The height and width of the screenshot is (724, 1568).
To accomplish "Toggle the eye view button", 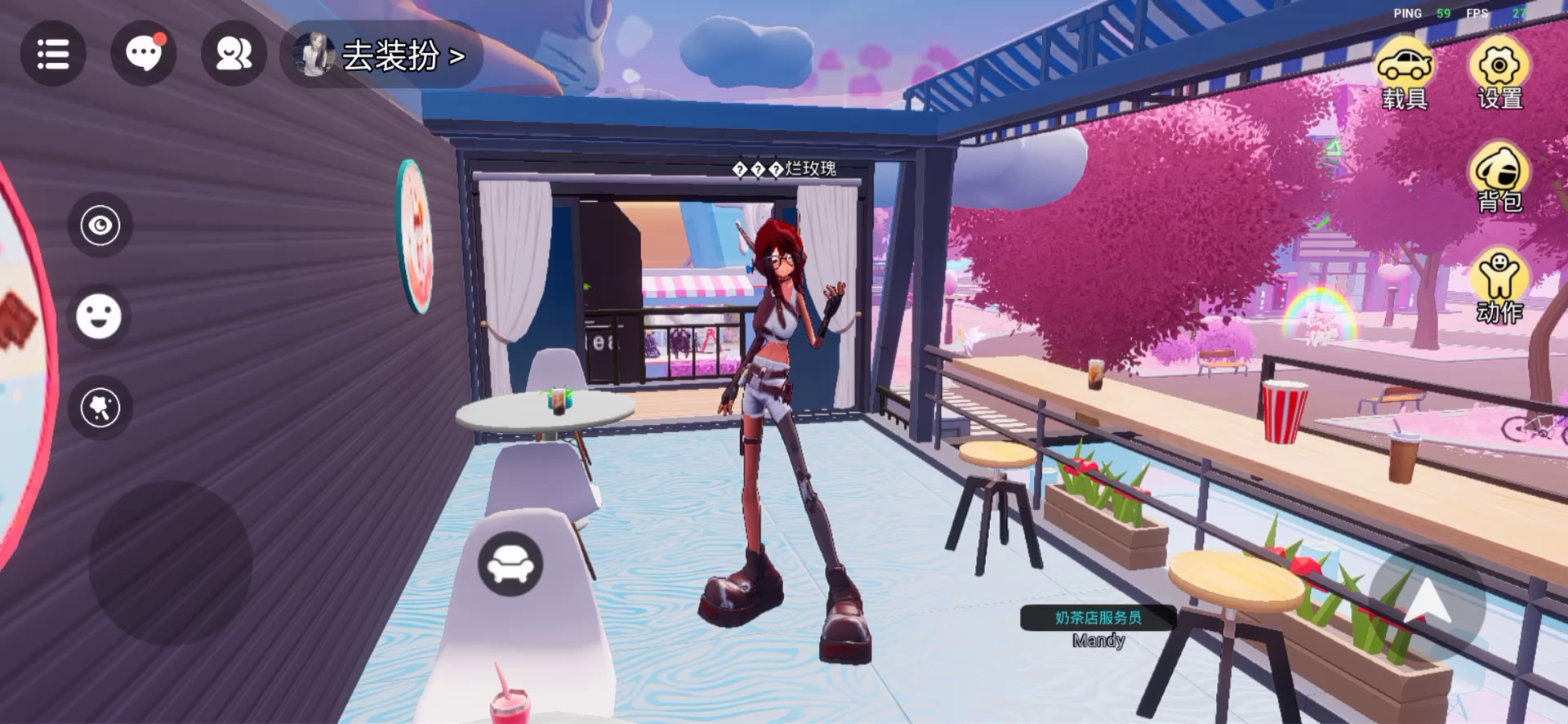I will (100, 226).
